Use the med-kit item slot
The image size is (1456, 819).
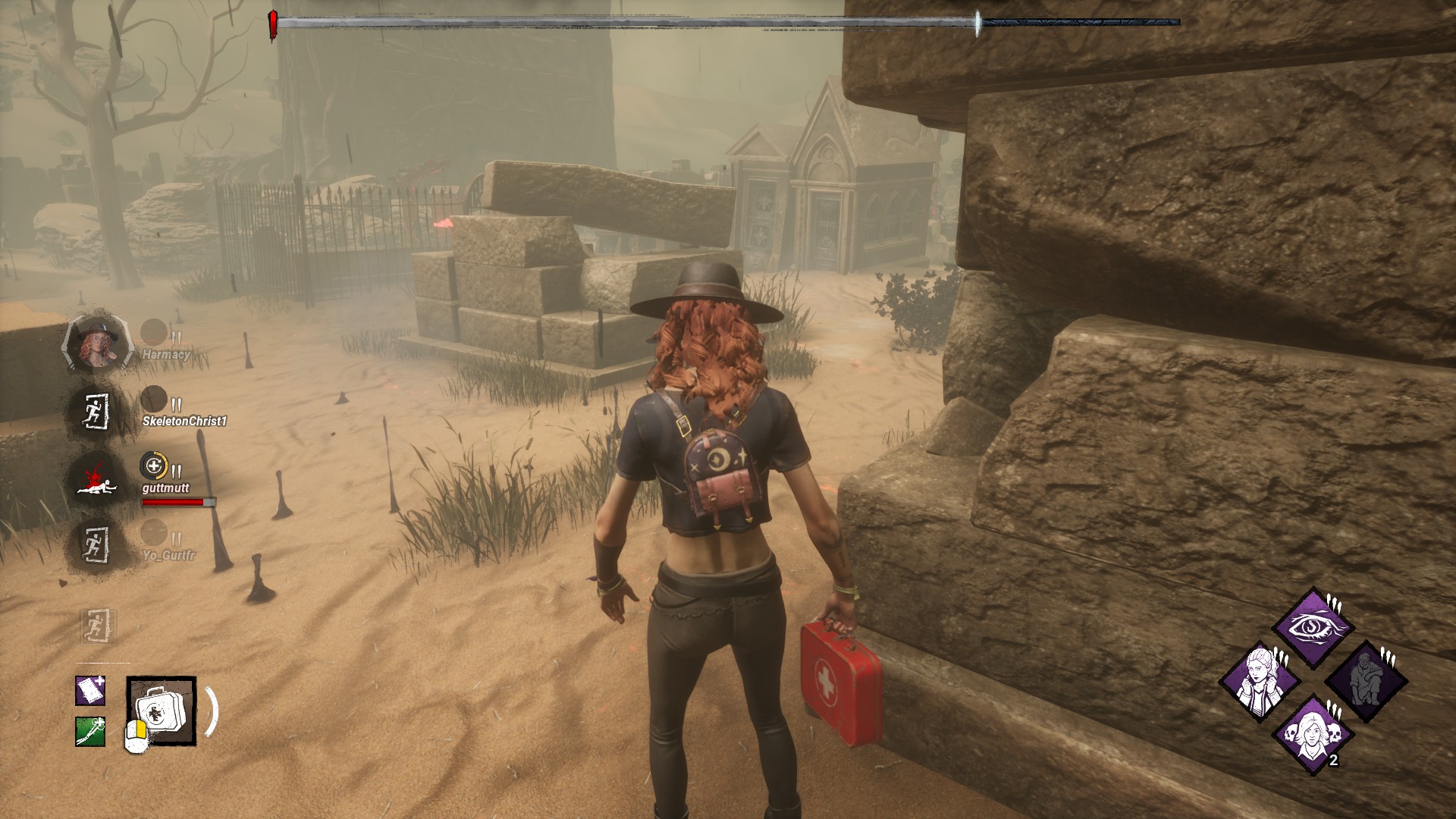pos(162,711)
